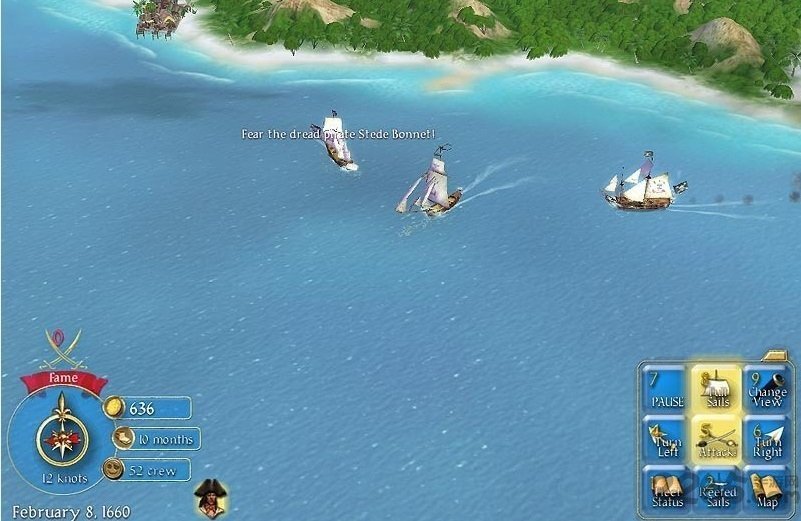Viewport: 801px width, 521px height.
Task: Click the pirate captain portrait
Action: pos(209,496)
